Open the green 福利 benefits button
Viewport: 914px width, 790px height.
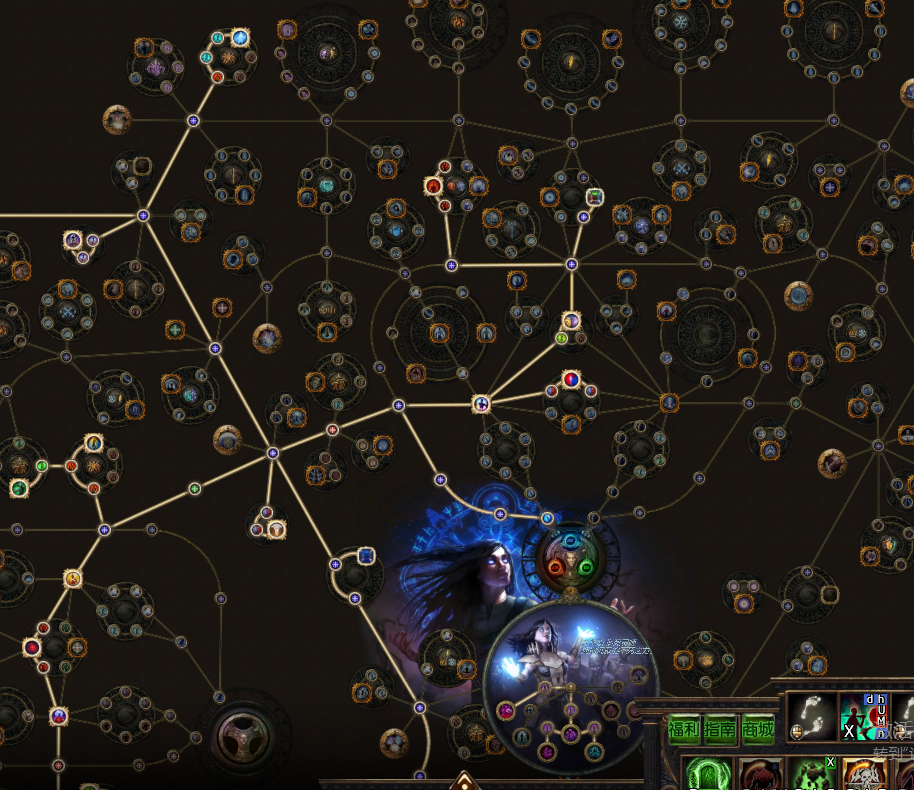pos(684,730)
